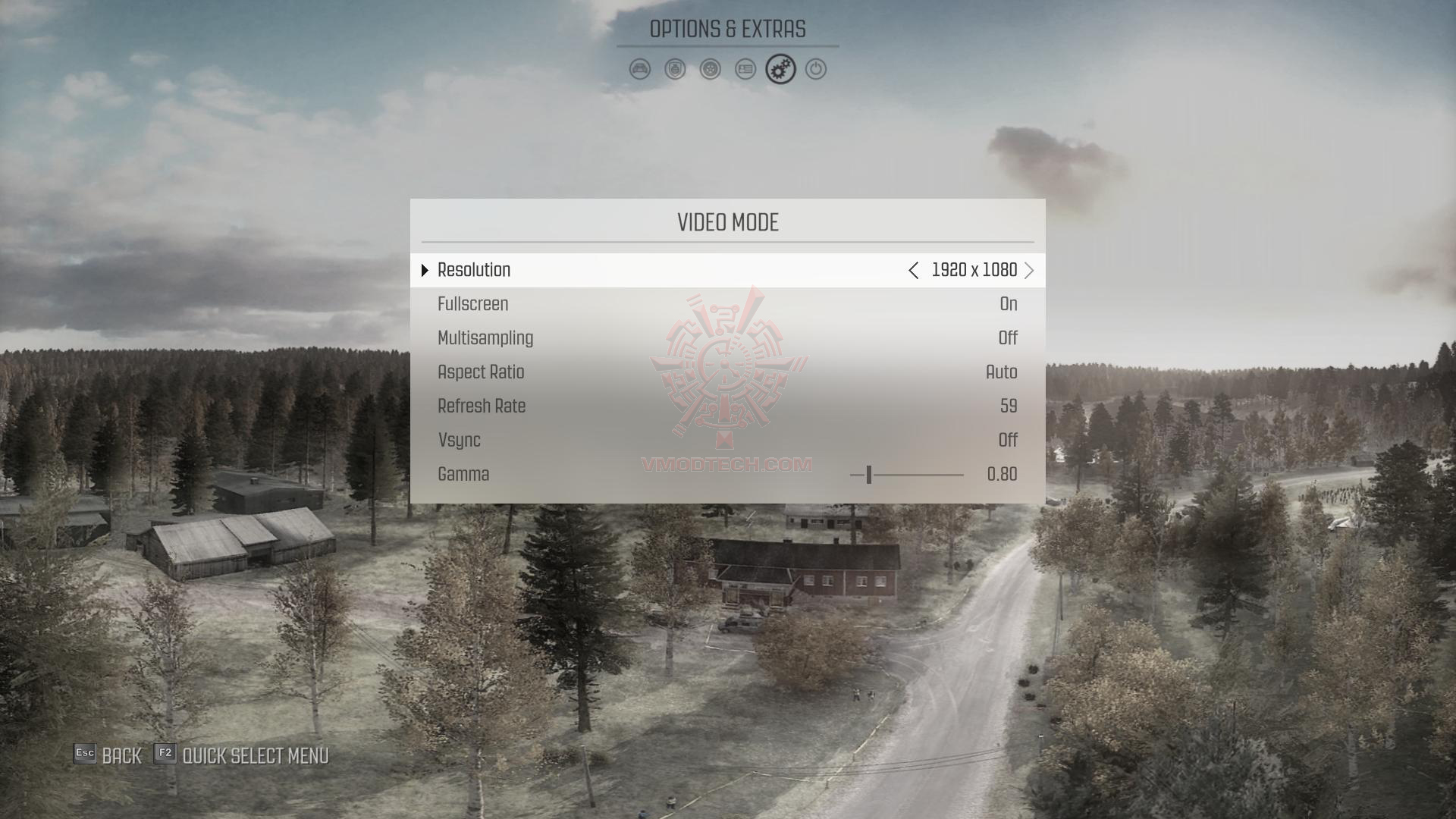
Task: Open the wheel icon tab
Action: [x=711, y=70]
